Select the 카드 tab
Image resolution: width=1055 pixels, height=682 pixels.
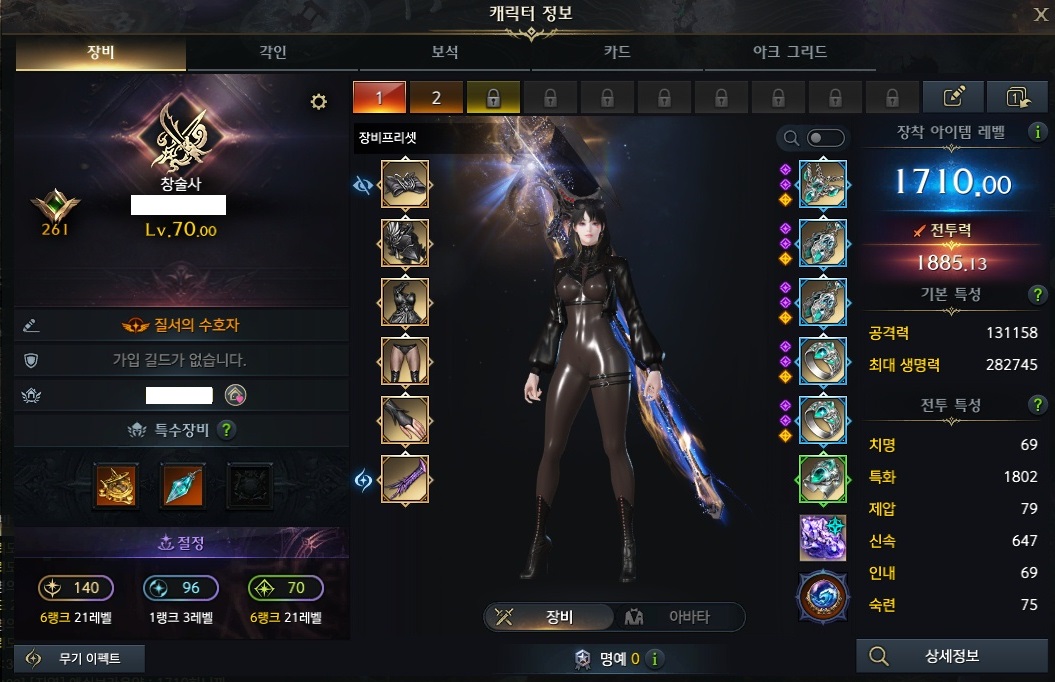617,53
